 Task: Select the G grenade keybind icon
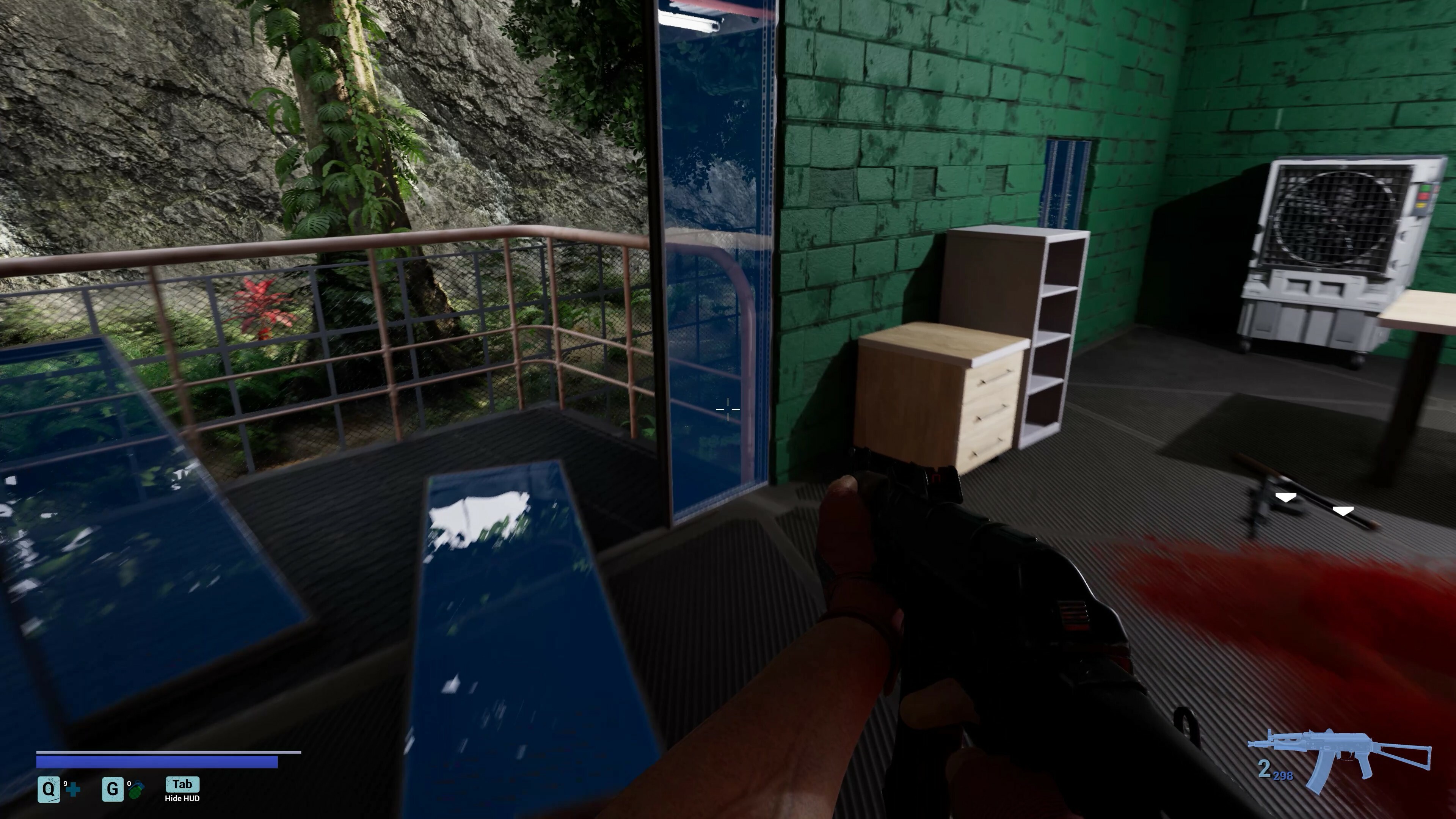pos(114,790)
